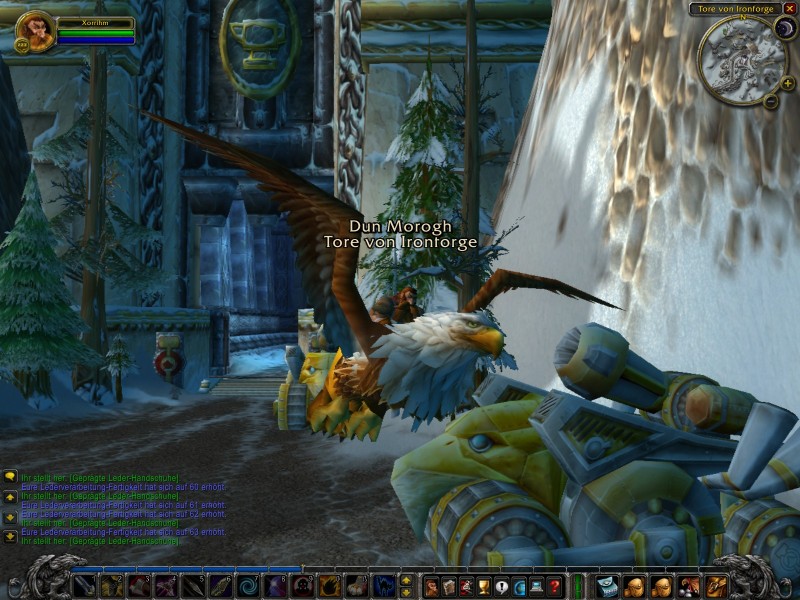Open the chat menu speech-bubble button
Screen dimensions: 800x600
tap(10, 477)
